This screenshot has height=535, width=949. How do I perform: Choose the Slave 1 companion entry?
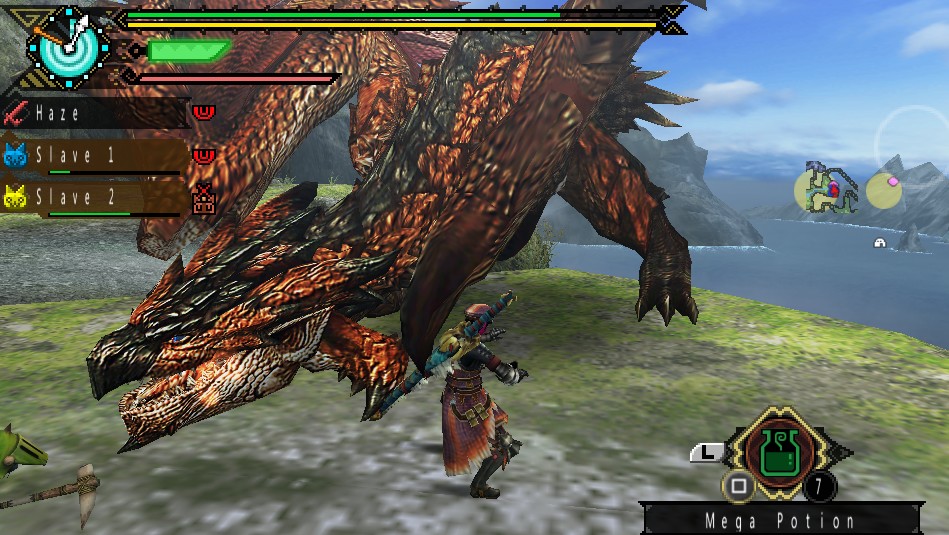94,156
